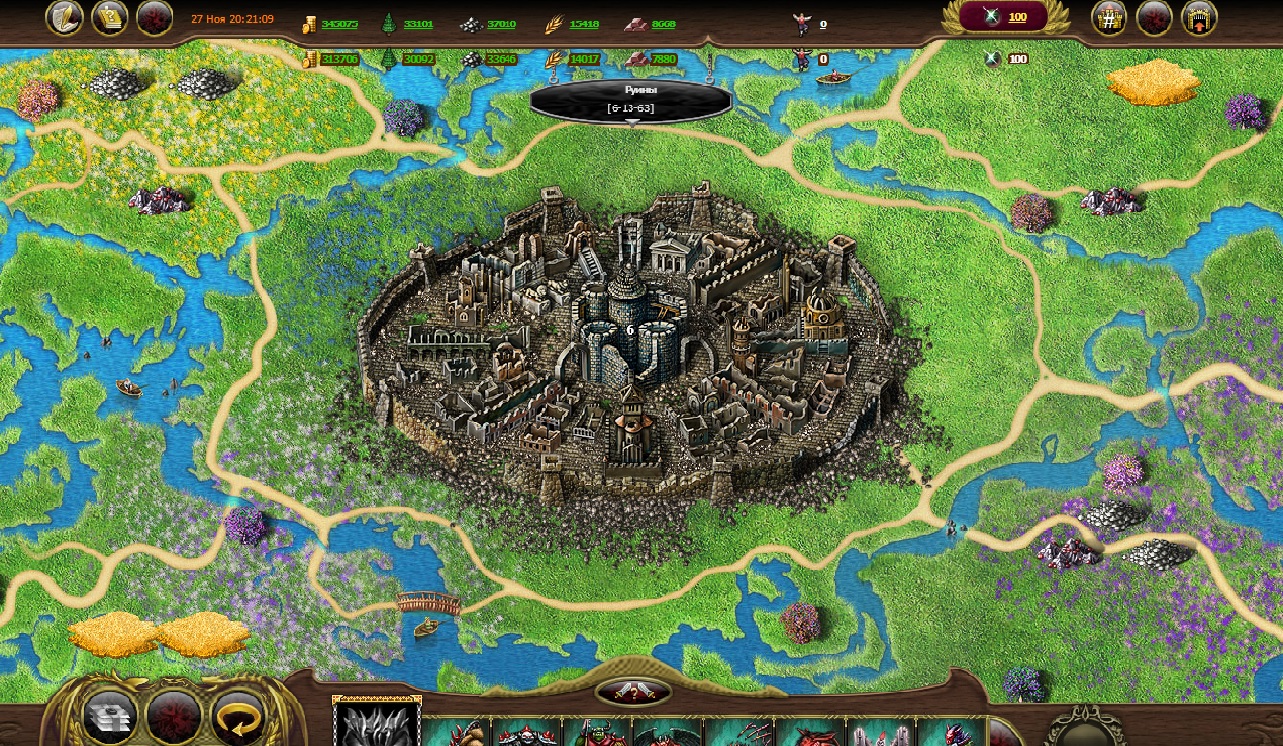The height and width of the screenshot is (746, 1283).
Task: Select the highlighted gray monster portrait
Action: coord(377,722)
